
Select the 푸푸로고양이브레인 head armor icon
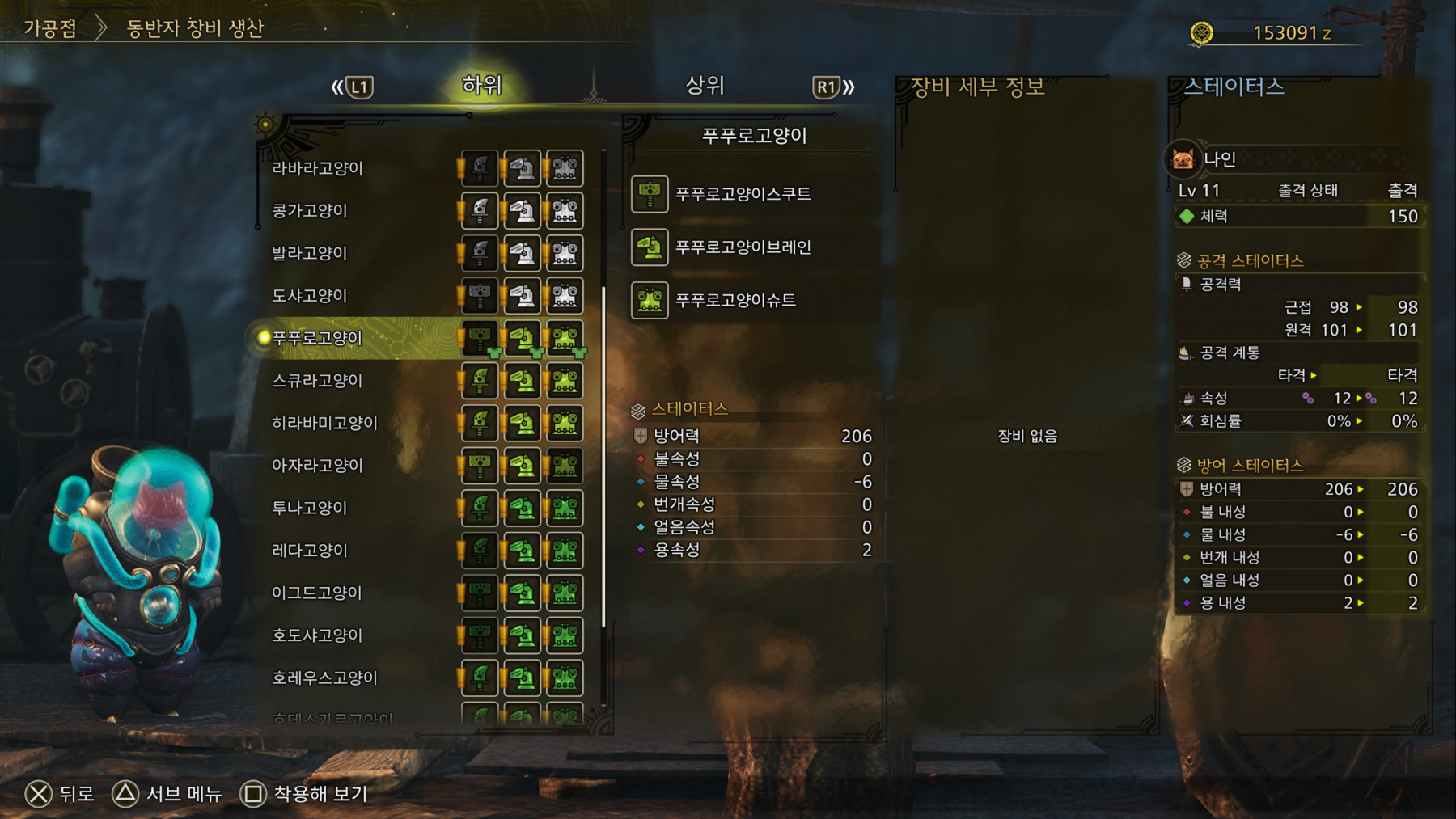point(650,247)
